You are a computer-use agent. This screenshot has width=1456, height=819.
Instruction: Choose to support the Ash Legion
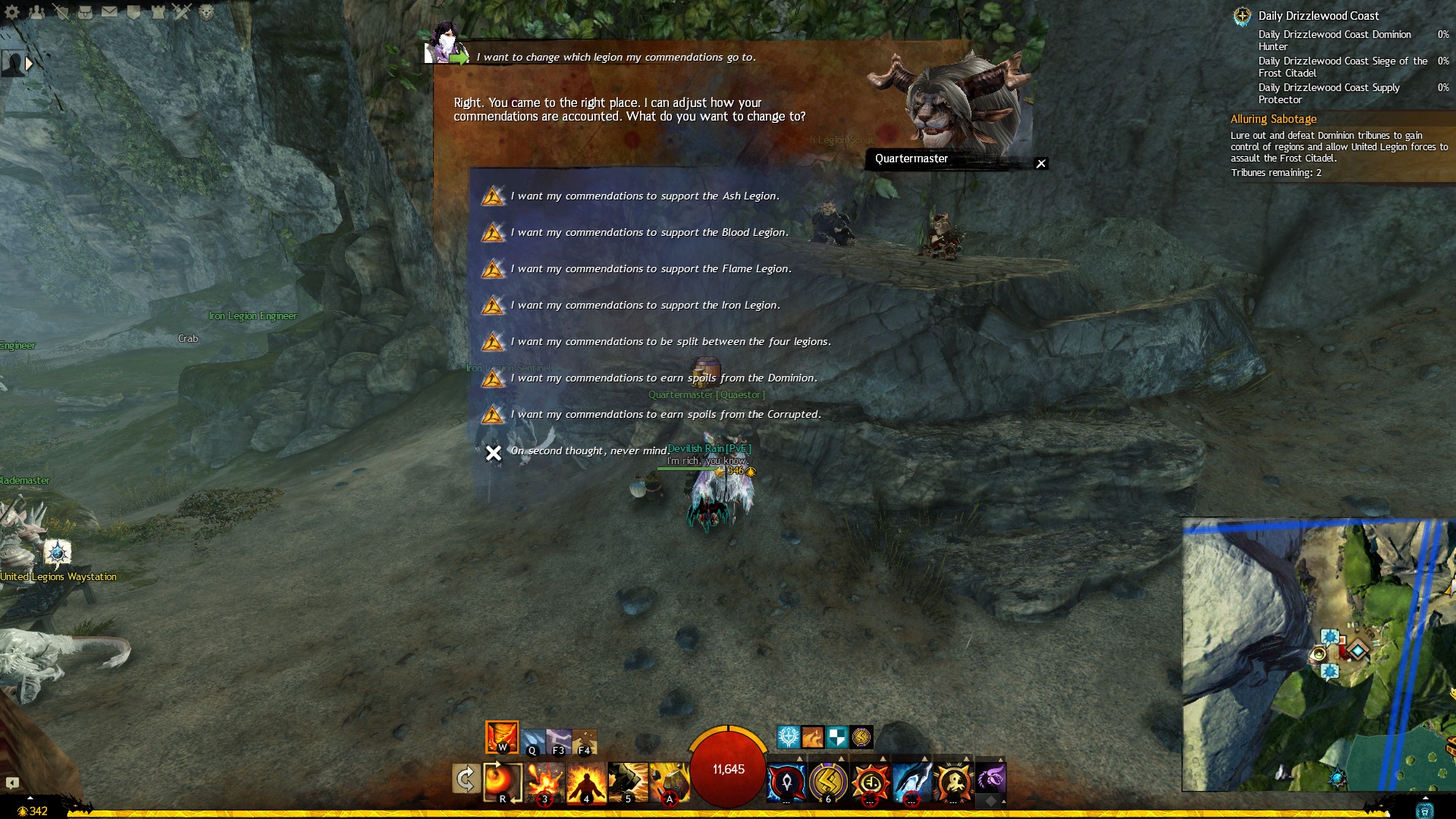[645, 196]
